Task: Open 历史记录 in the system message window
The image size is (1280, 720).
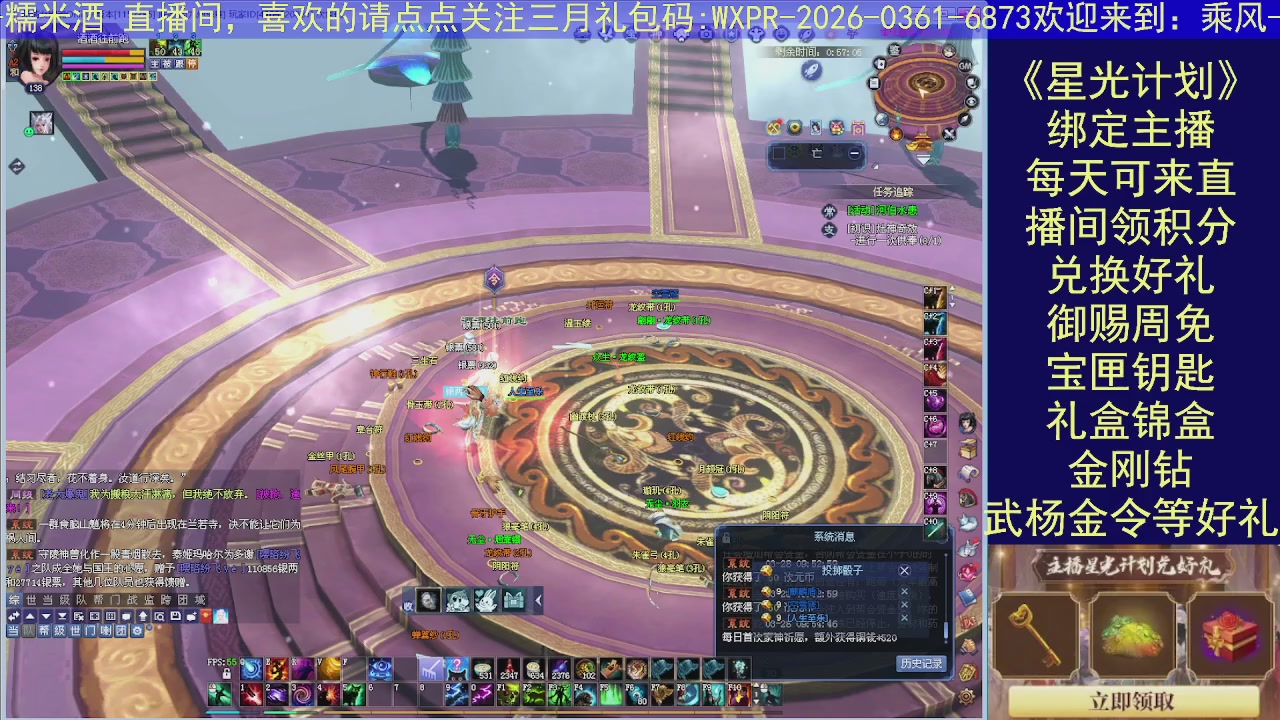Action: pos(919,662)
